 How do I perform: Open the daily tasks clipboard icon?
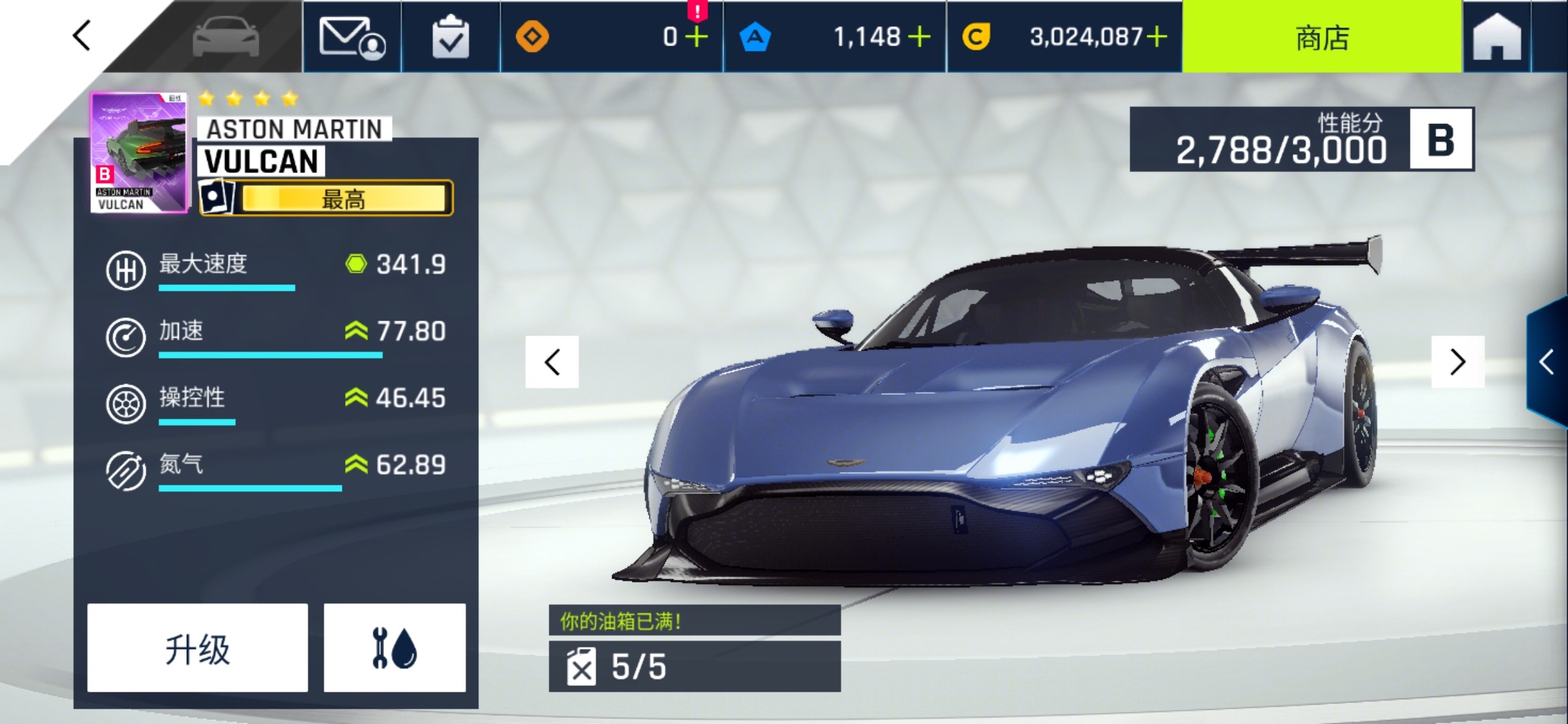450,38
